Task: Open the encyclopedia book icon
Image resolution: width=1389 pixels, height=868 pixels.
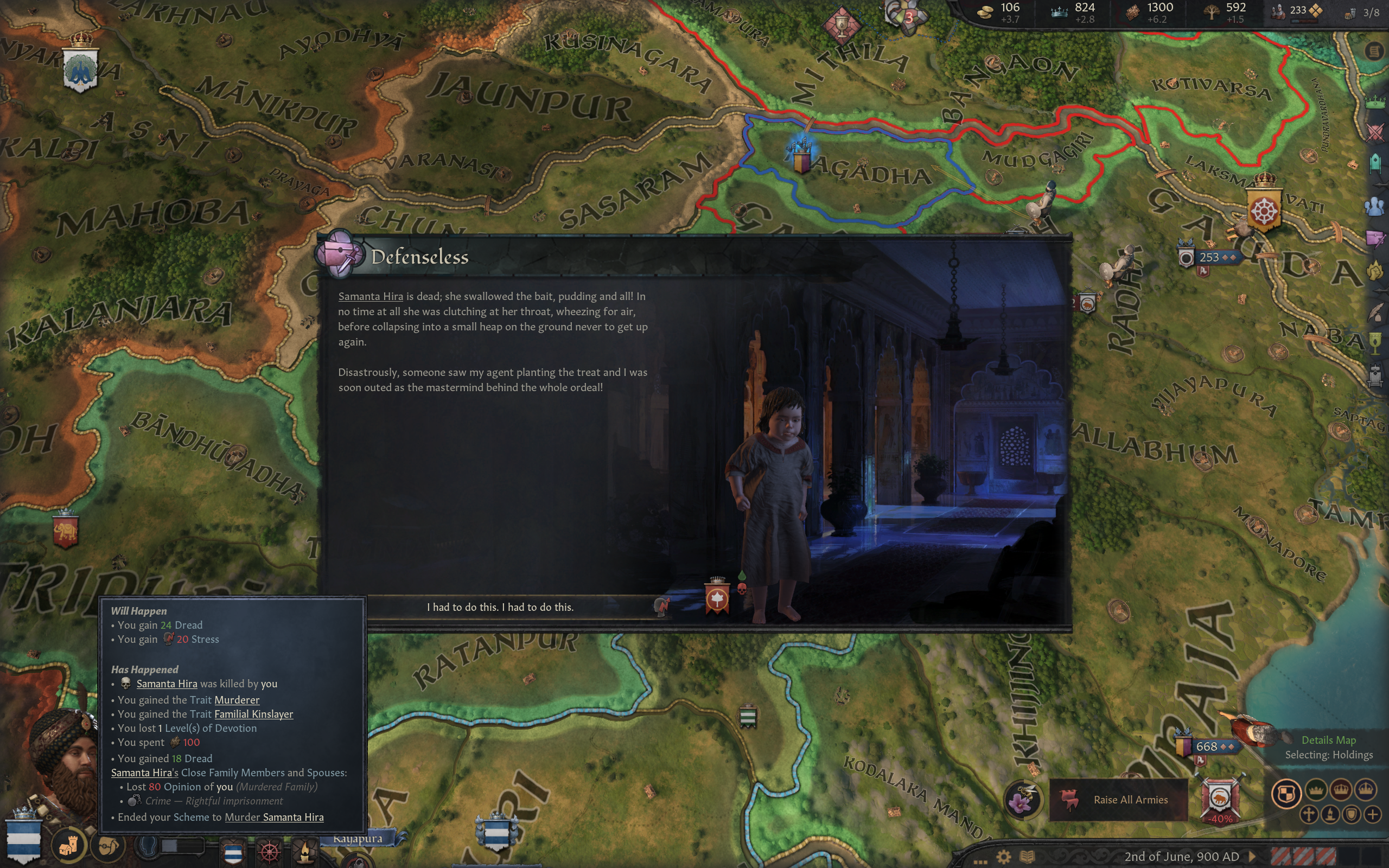Action: pos(1027,857)
